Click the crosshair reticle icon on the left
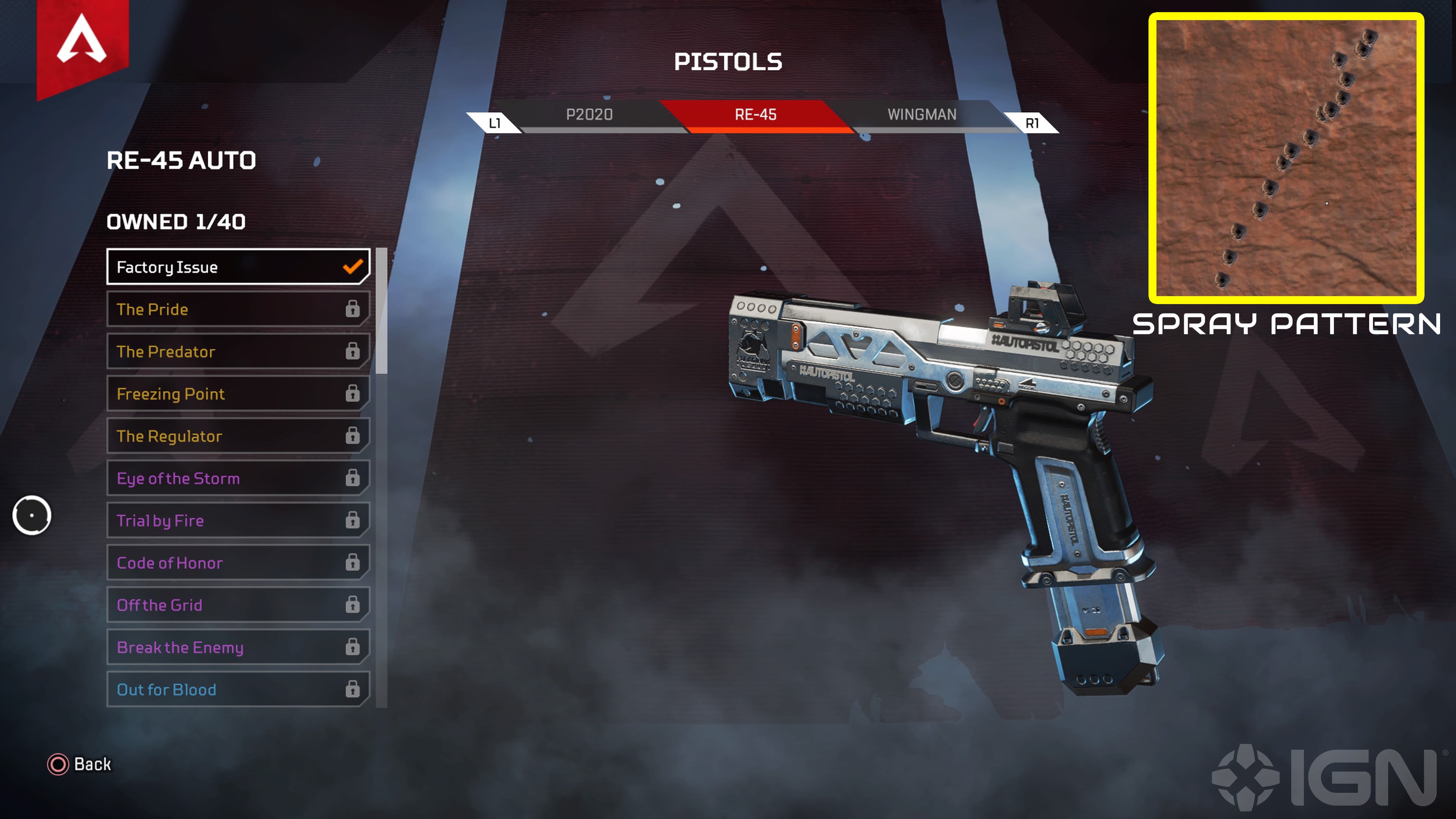Viewport: 1456px width, 819px height. tap(32, 515)
